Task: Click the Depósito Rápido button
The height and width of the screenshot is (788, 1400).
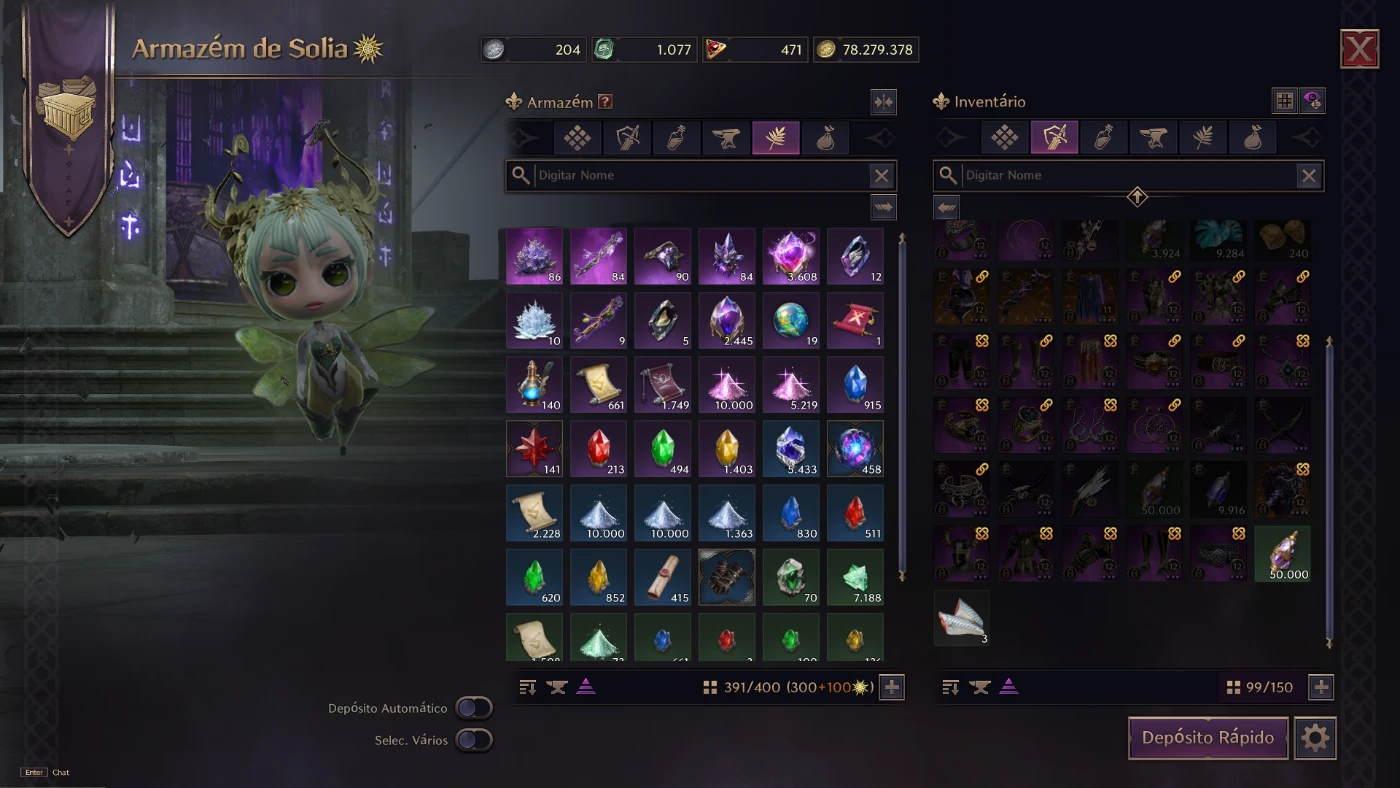Action: [1208, 738]
